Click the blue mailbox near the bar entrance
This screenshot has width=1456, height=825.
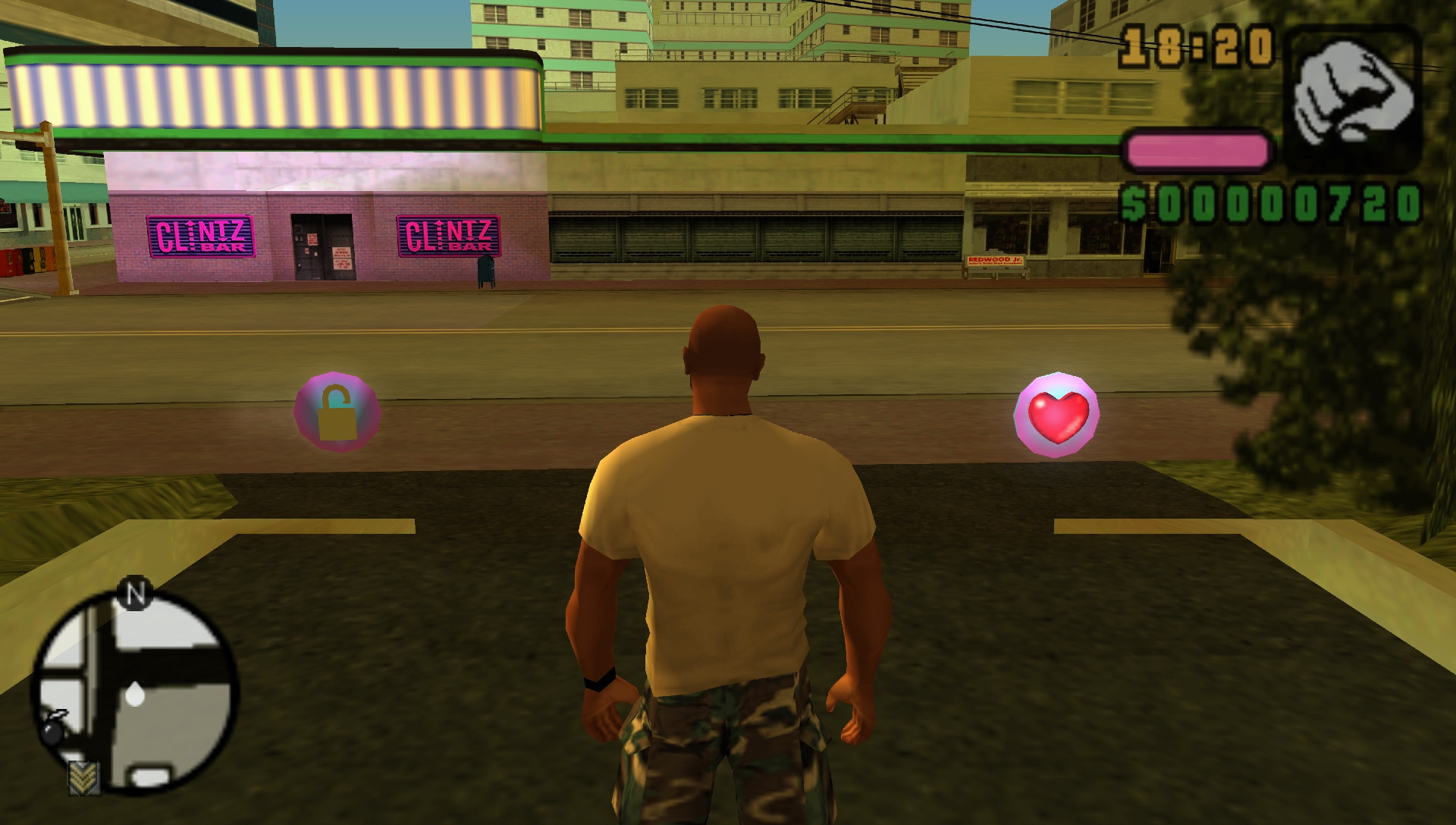click(486, 271)
